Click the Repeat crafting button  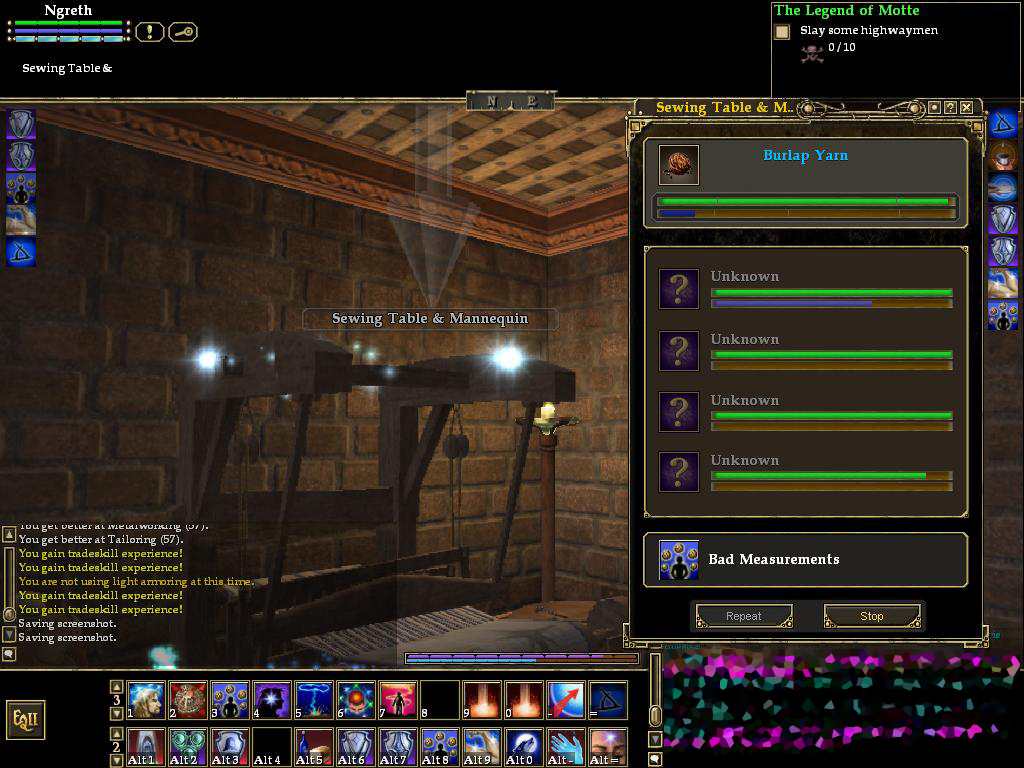pos(743,616)
